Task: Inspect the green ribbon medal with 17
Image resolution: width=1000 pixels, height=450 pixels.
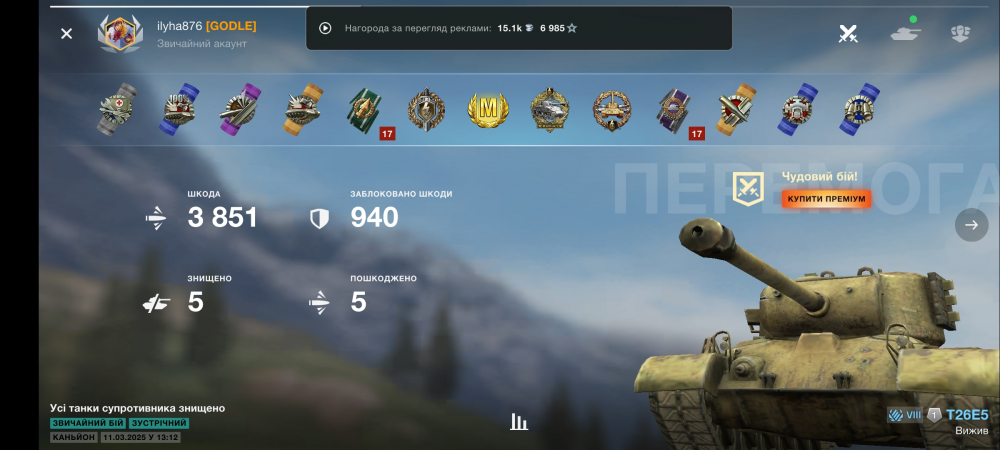Action: click(366, 109)
